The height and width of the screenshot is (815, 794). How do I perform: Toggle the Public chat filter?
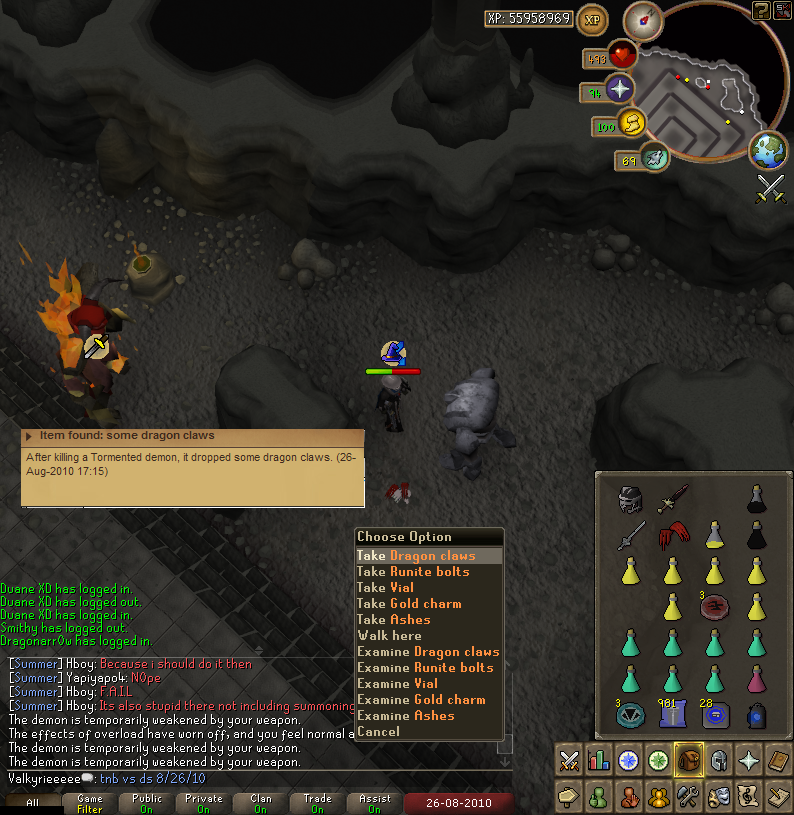point(147,803)
